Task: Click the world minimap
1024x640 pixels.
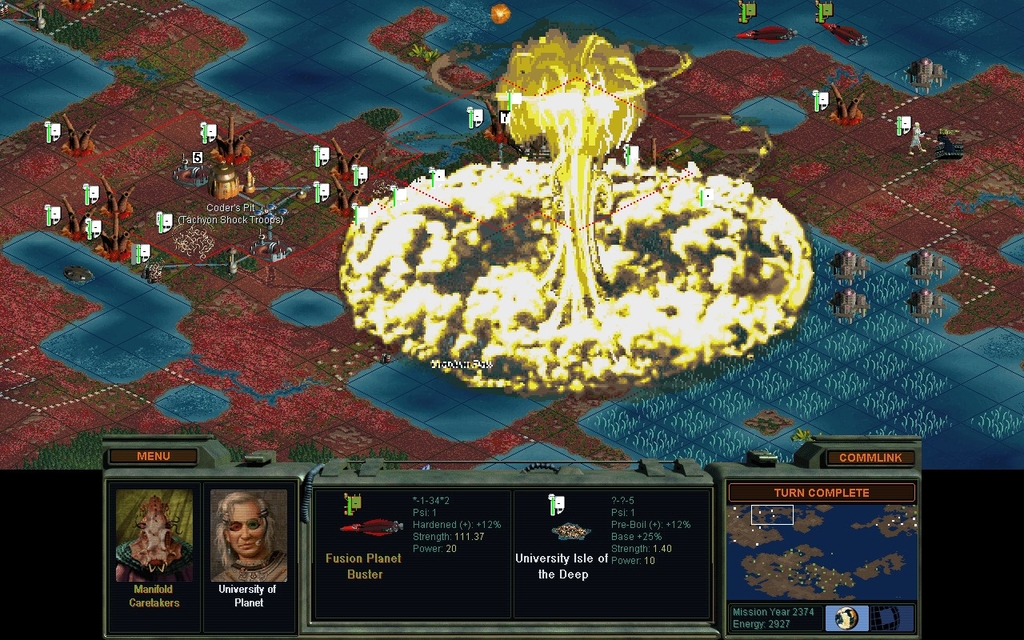Action: coord(821,551)
